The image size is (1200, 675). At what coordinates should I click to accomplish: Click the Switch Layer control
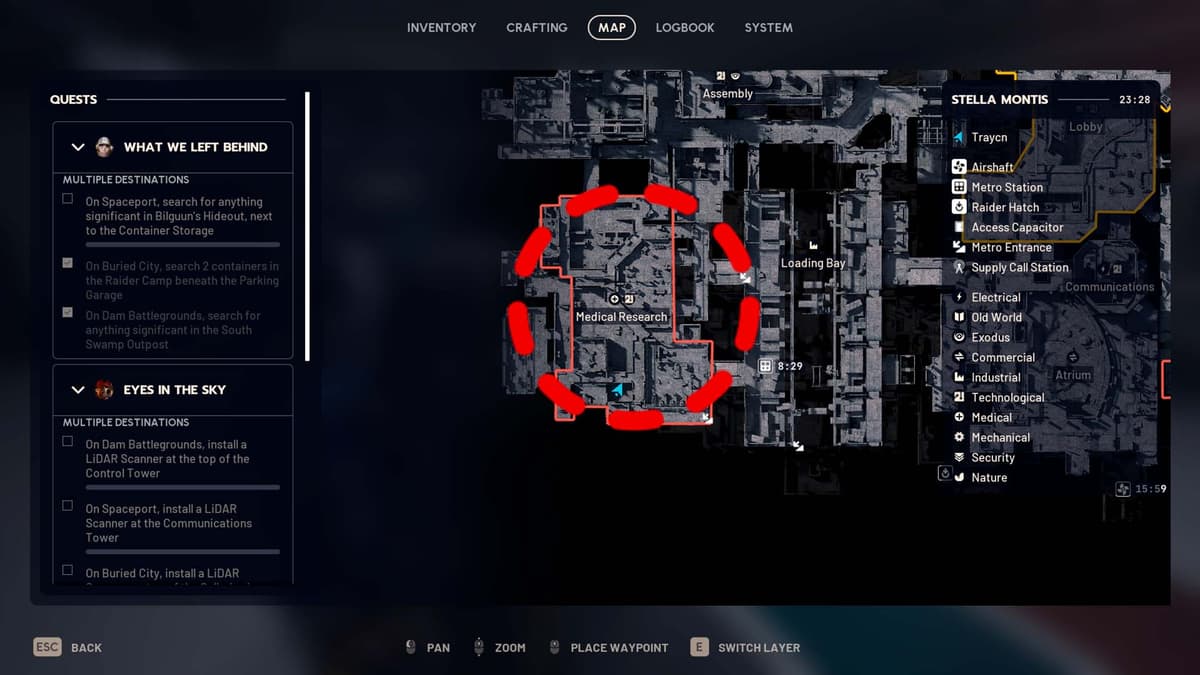coord(745,647)
